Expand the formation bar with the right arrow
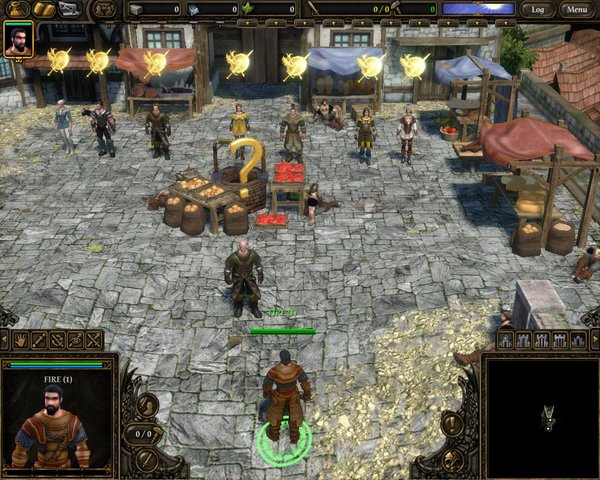The width and height of the screenshot is (600, 480). click(x=594, y=340)
